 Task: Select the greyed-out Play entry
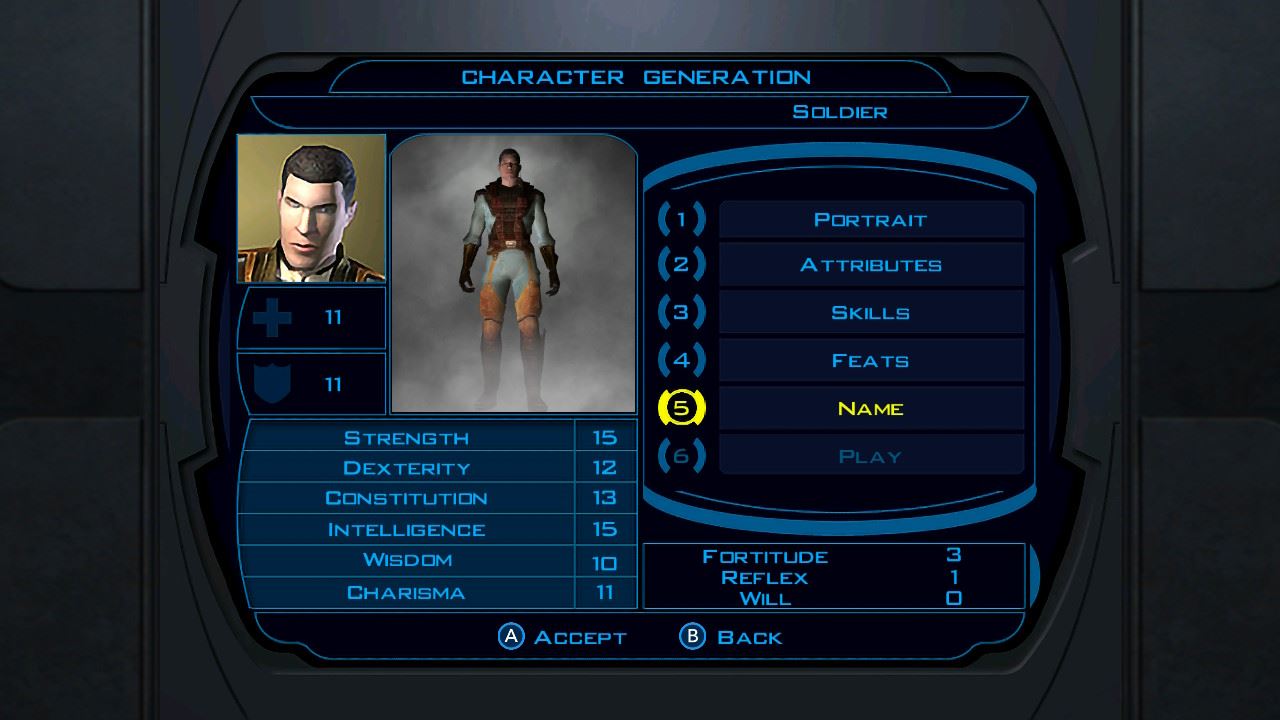[x=870, y=457]
